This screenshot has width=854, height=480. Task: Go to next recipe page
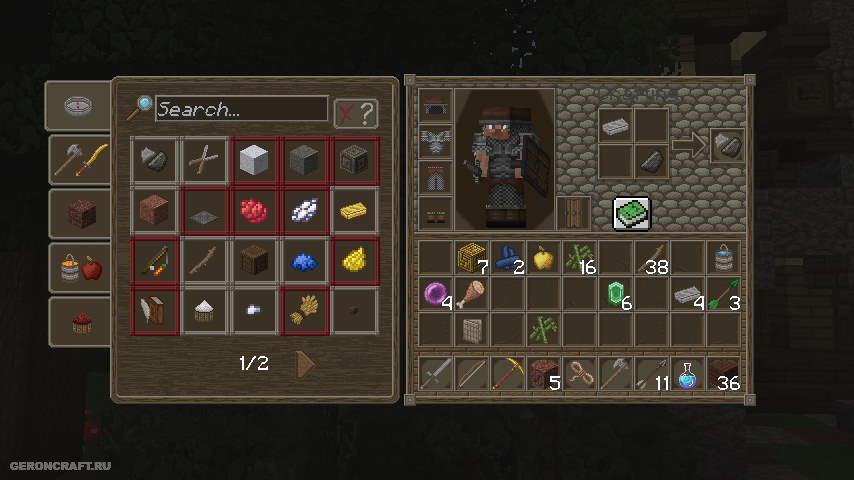[306, 364]
